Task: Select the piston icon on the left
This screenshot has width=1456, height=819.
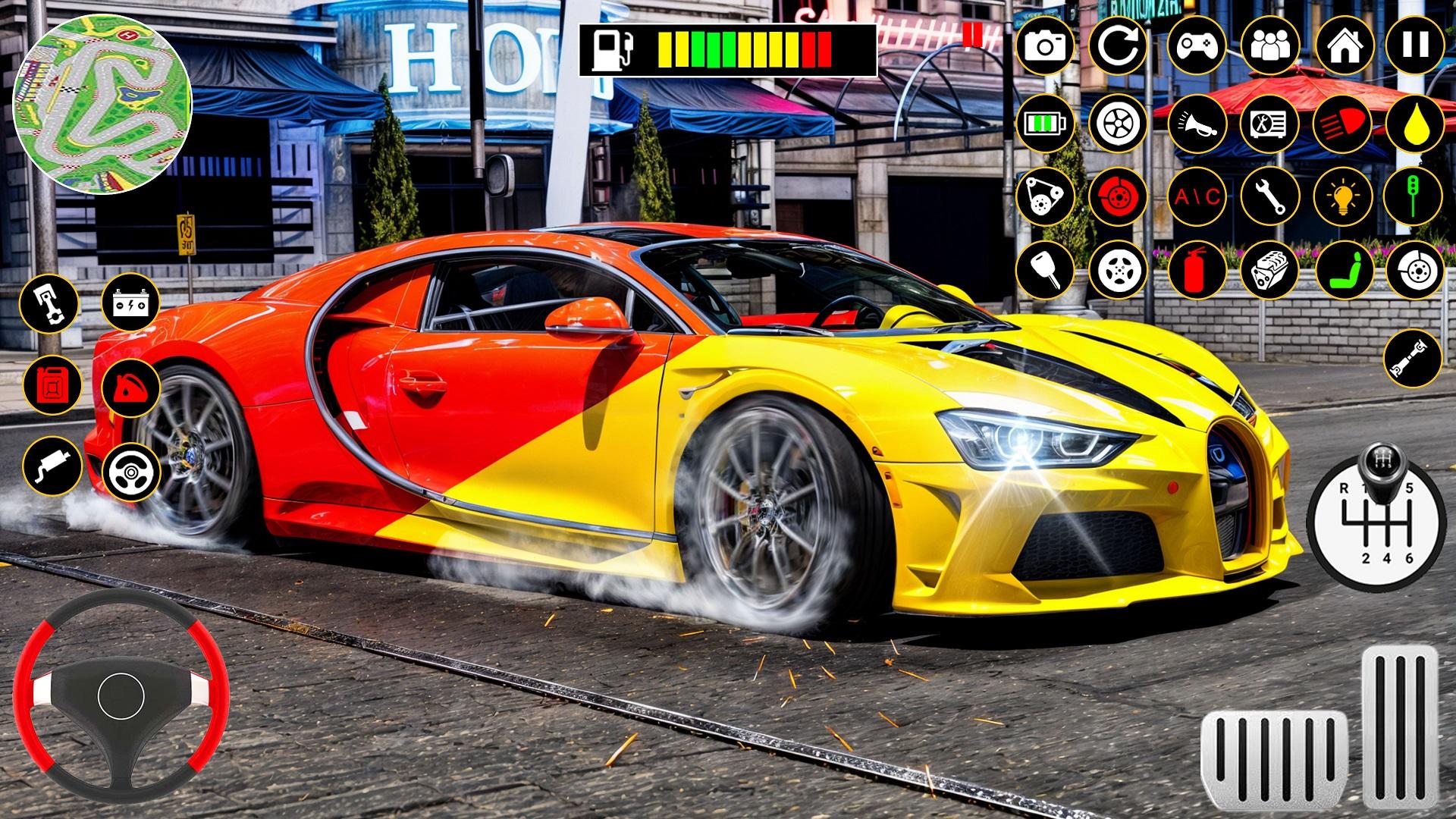Action: pyautogui.click(x=48, y=303)
